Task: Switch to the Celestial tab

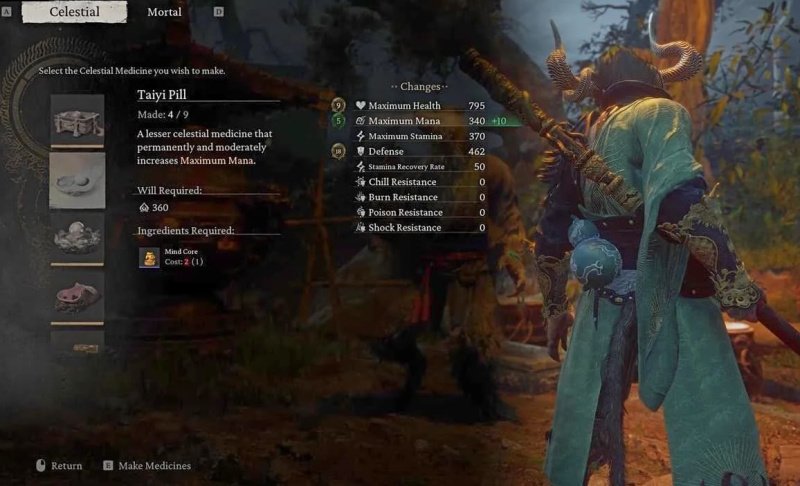Action: click(x=74, y=13)
